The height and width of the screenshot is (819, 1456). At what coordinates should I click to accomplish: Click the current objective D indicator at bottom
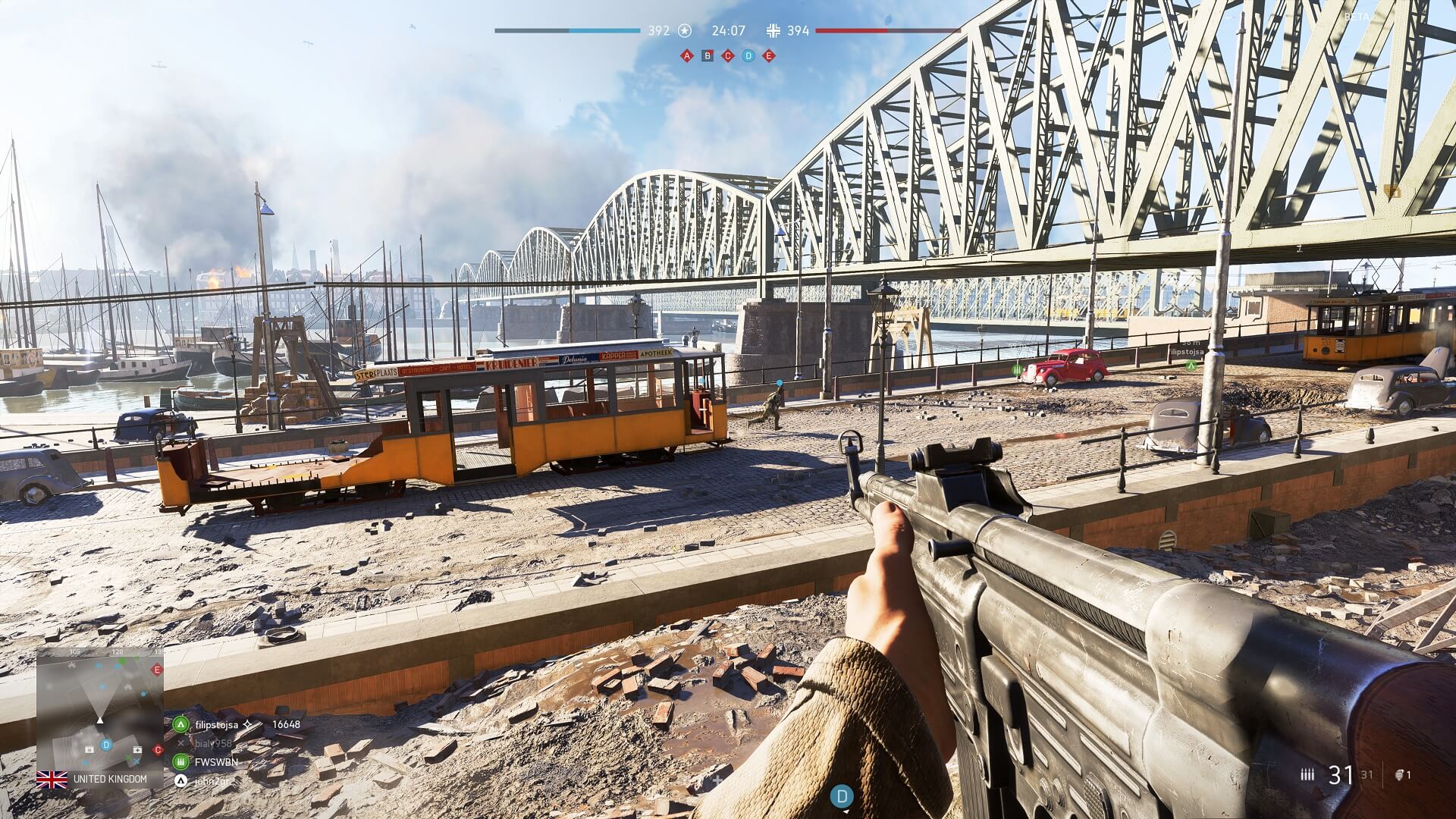click(x=841, y=796)
